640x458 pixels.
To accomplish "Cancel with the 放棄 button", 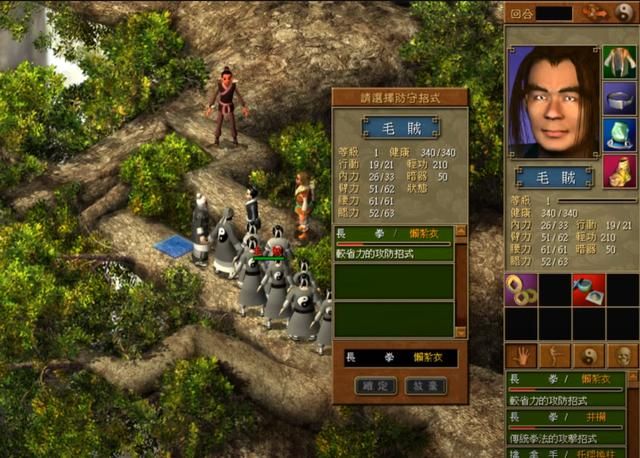I will click(425, 385).
